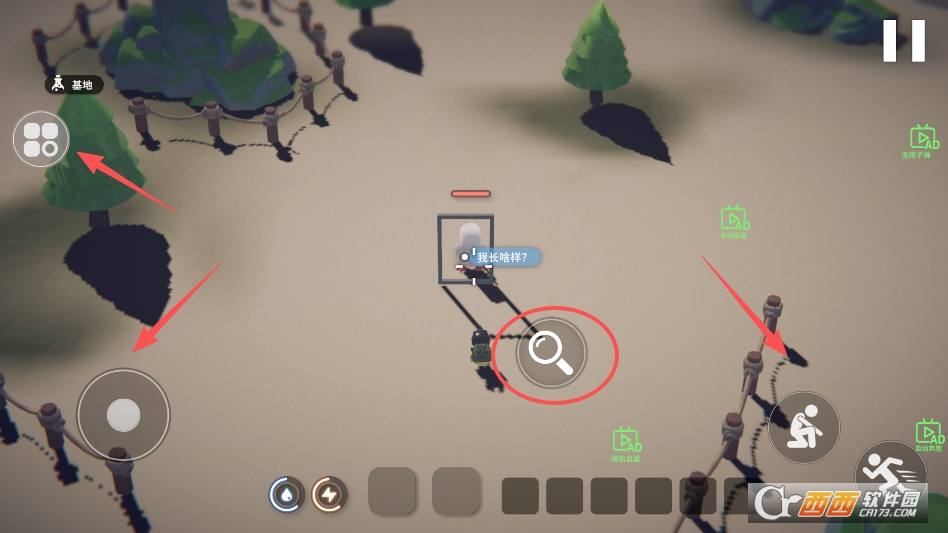The height and width of the screenshot is (533, 948).
Task: Tap the virtual movement joystick
Action: point(123,415)
